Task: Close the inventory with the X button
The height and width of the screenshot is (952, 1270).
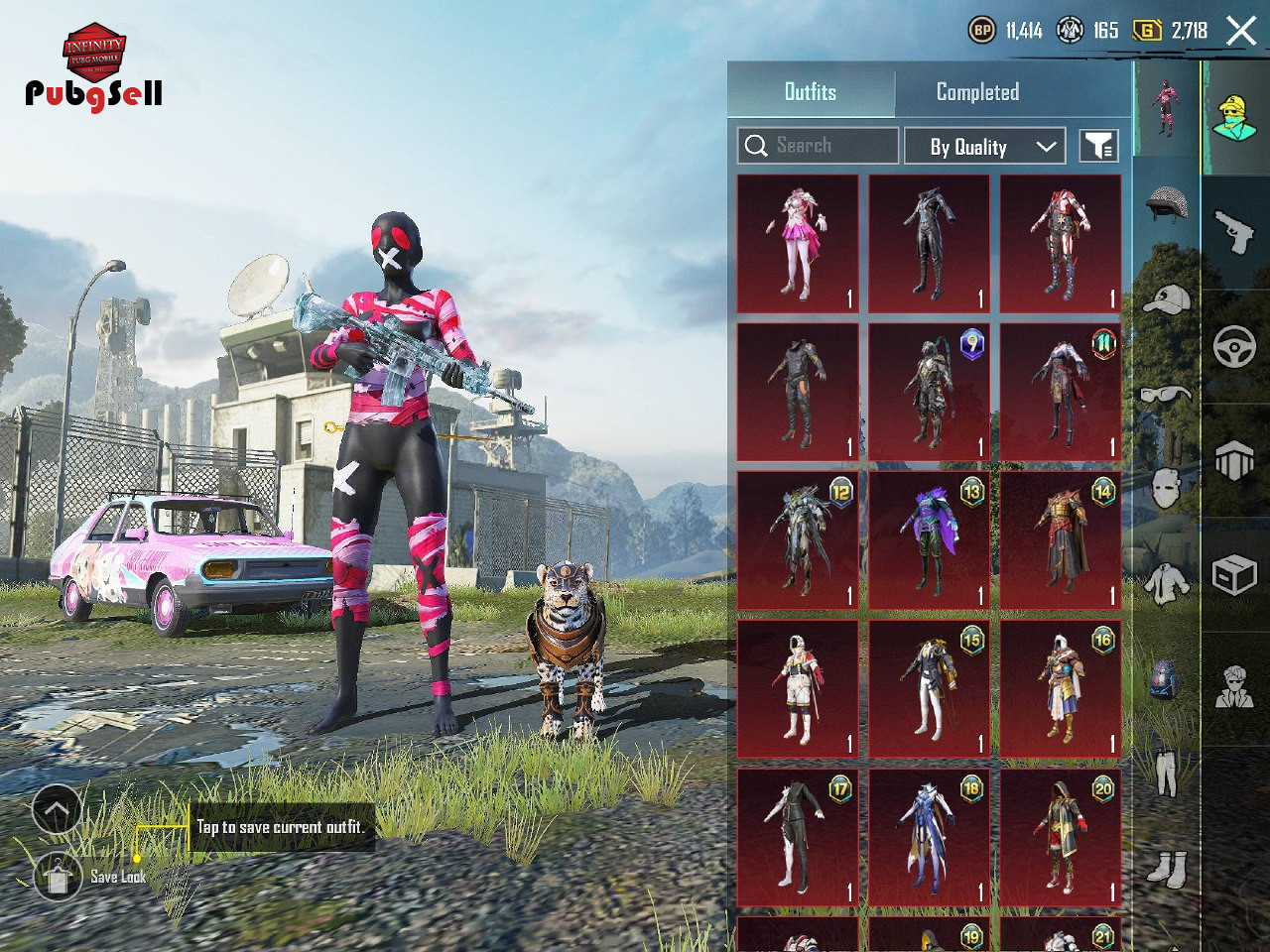Action: [1241, 31]
